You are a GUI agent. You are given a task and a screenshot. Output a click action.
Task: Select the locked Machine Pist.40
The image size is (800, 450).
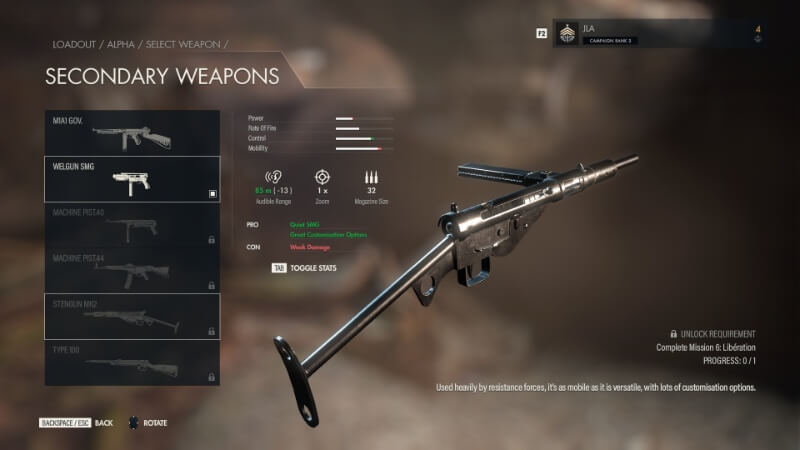132,225
